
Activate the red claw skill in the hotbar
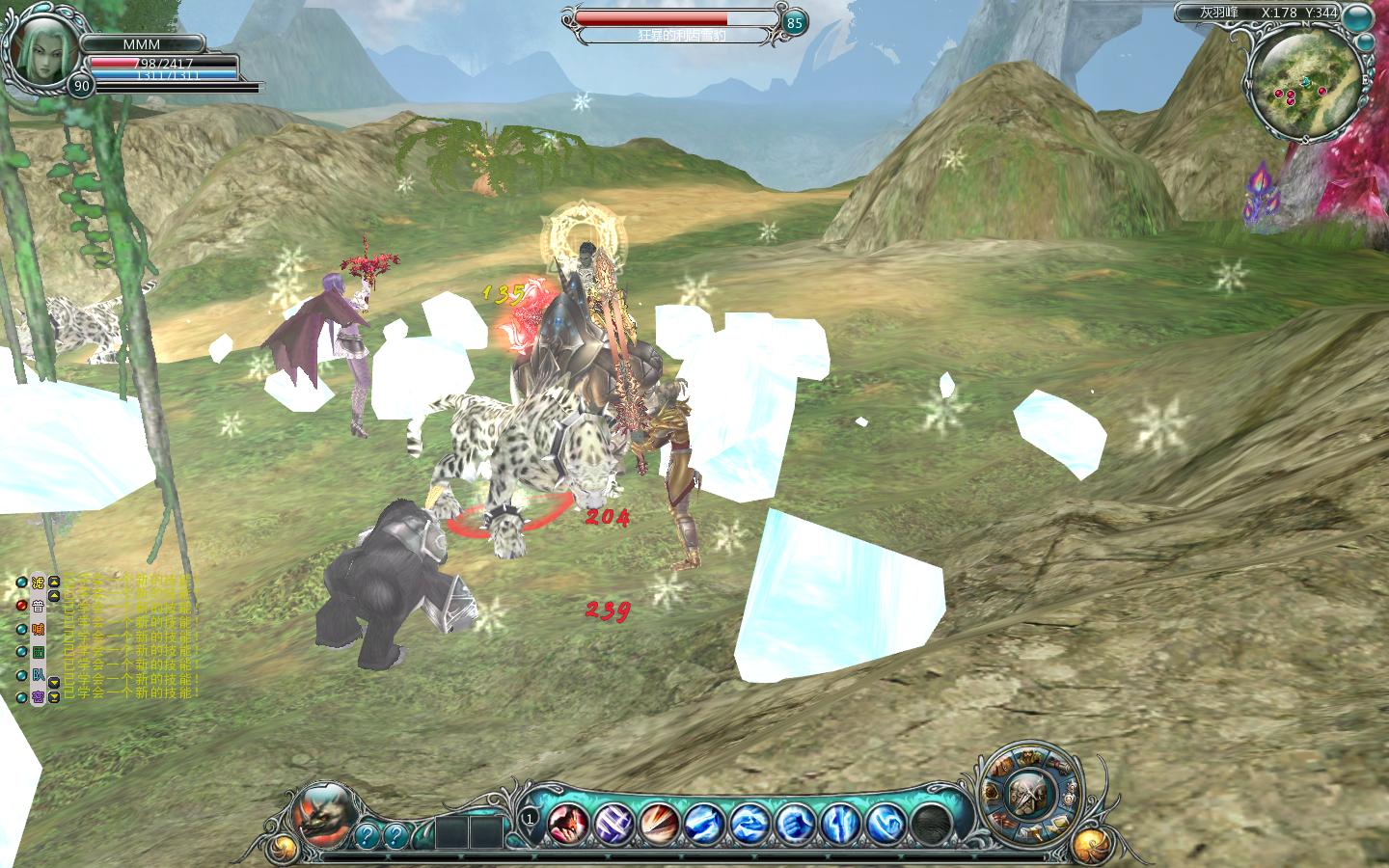click(567, 824)
